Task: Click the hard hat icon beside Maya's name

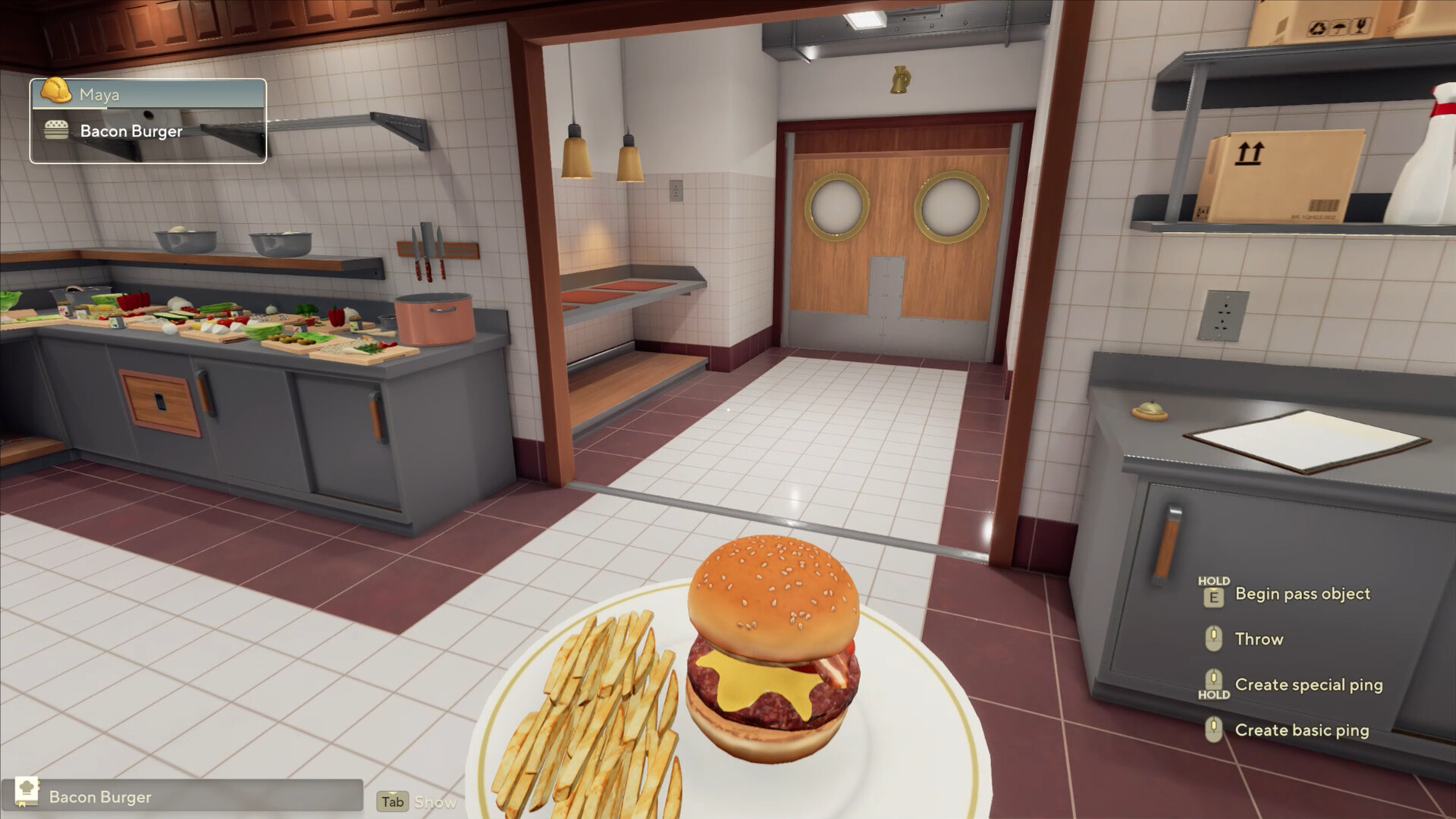Action: [x=55, y=90]
